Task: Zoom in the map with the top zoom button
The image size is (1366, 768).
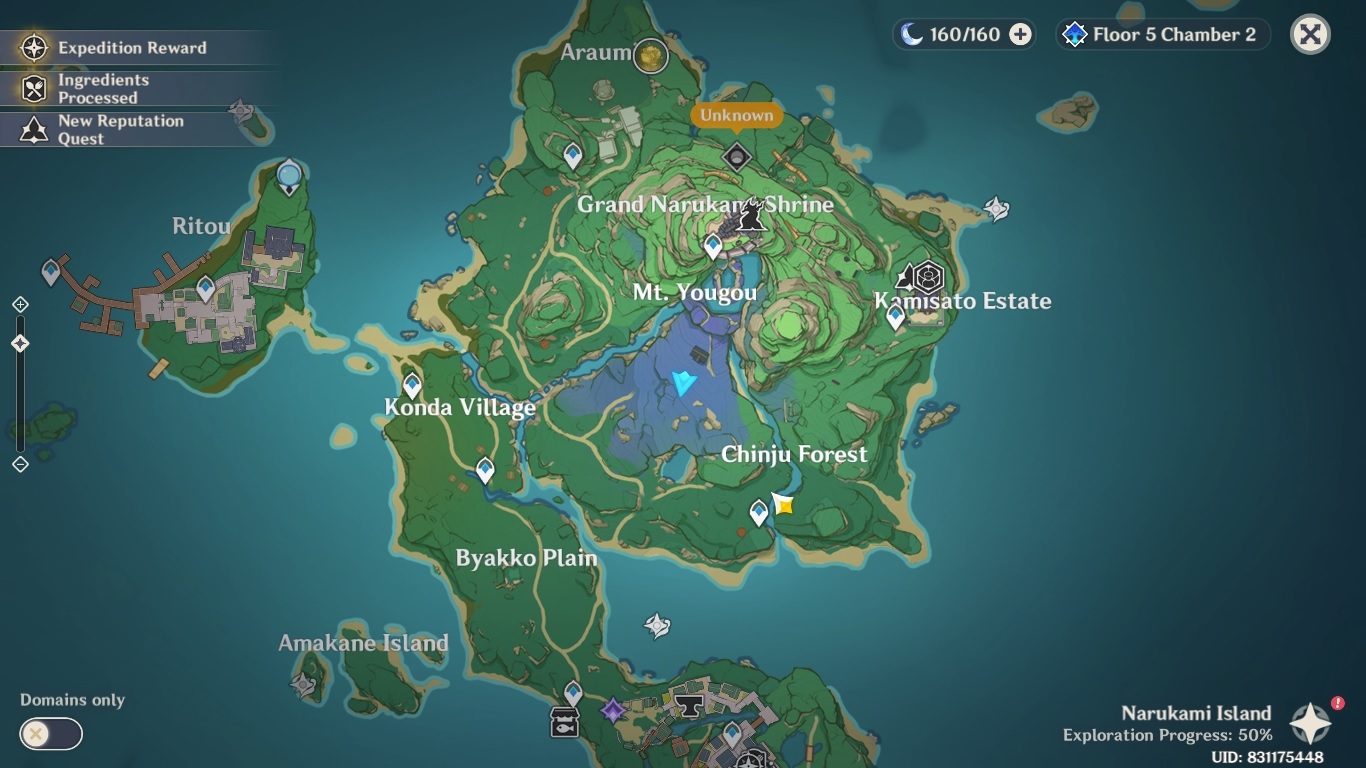Action: pyautogui.click(x=20, y=304)
